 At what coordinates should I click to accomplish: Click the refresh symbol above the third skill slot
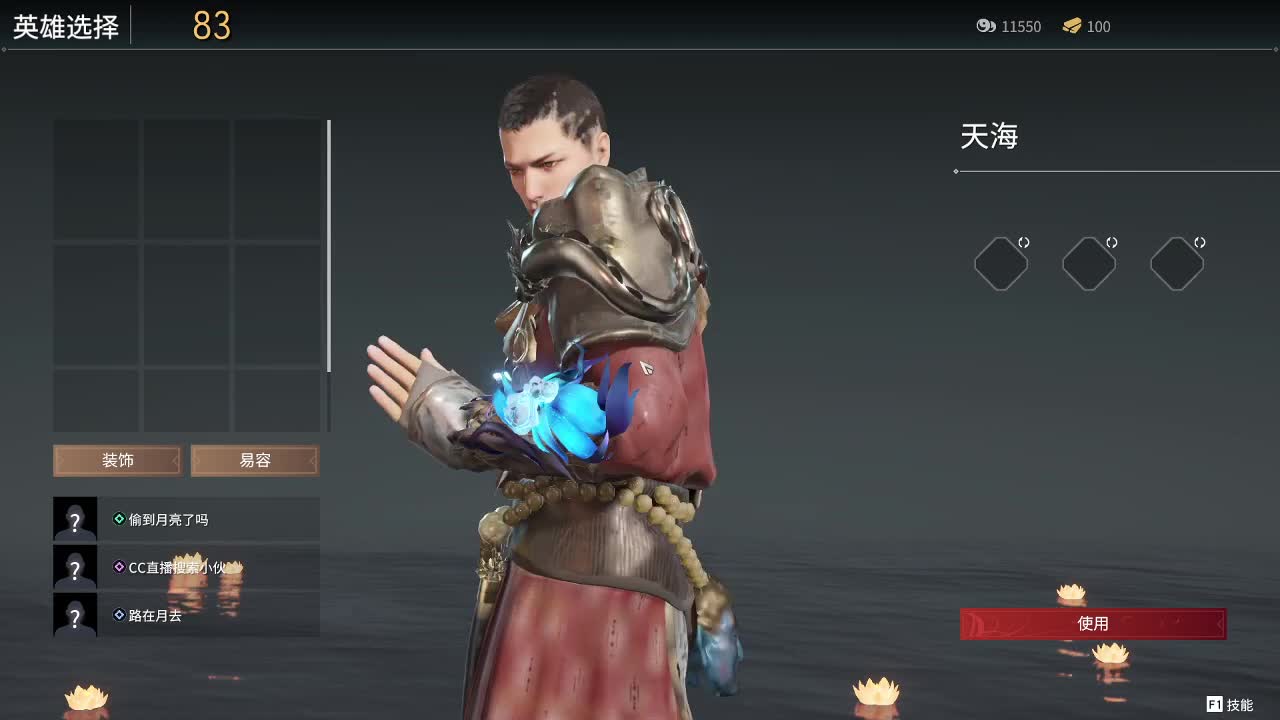click(x=1200, y=240)
